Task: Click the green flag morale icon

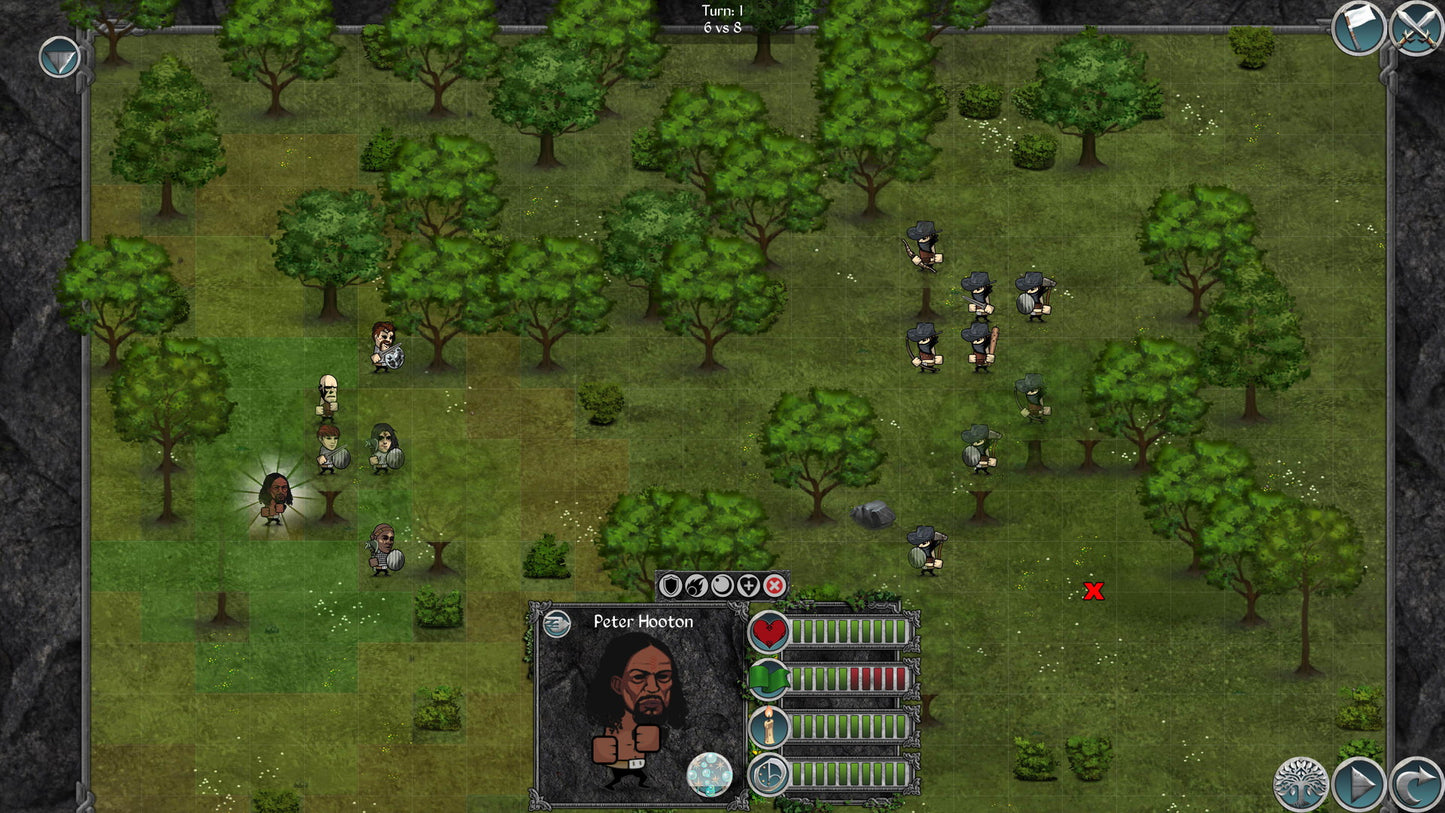Action: (x=769, y=679)
